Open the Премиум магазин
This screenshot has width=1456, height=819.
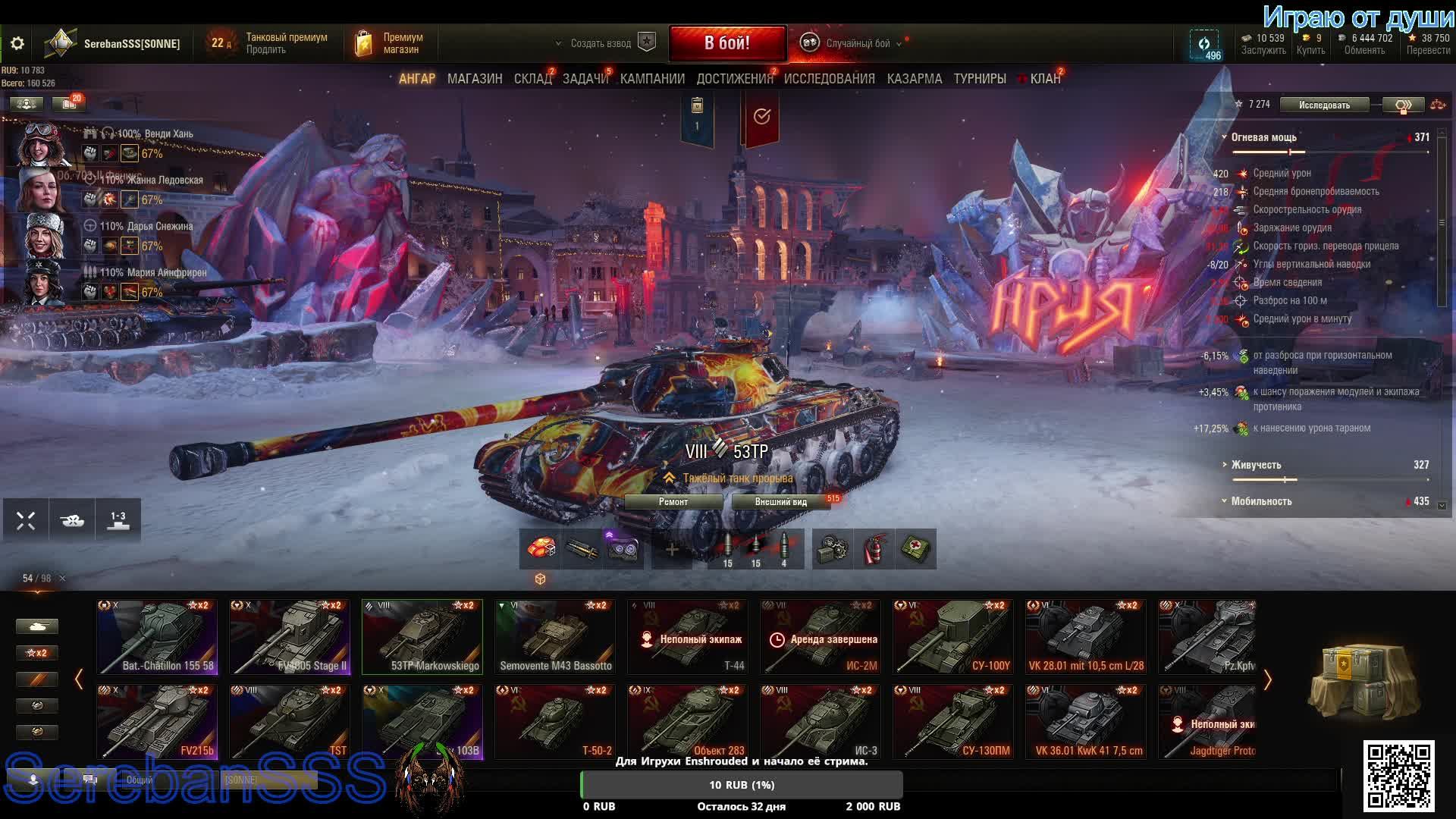[x=391, y=44]
